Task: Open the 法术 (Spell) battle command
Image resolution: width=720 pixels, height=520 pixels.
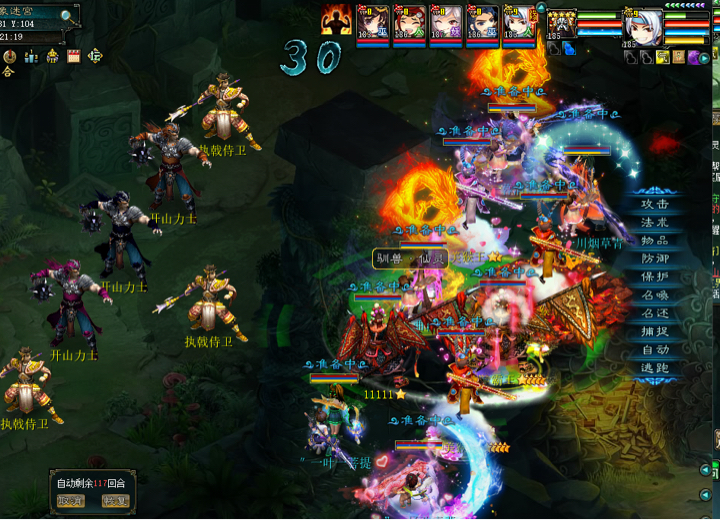Action: click(x=655, y=222)
